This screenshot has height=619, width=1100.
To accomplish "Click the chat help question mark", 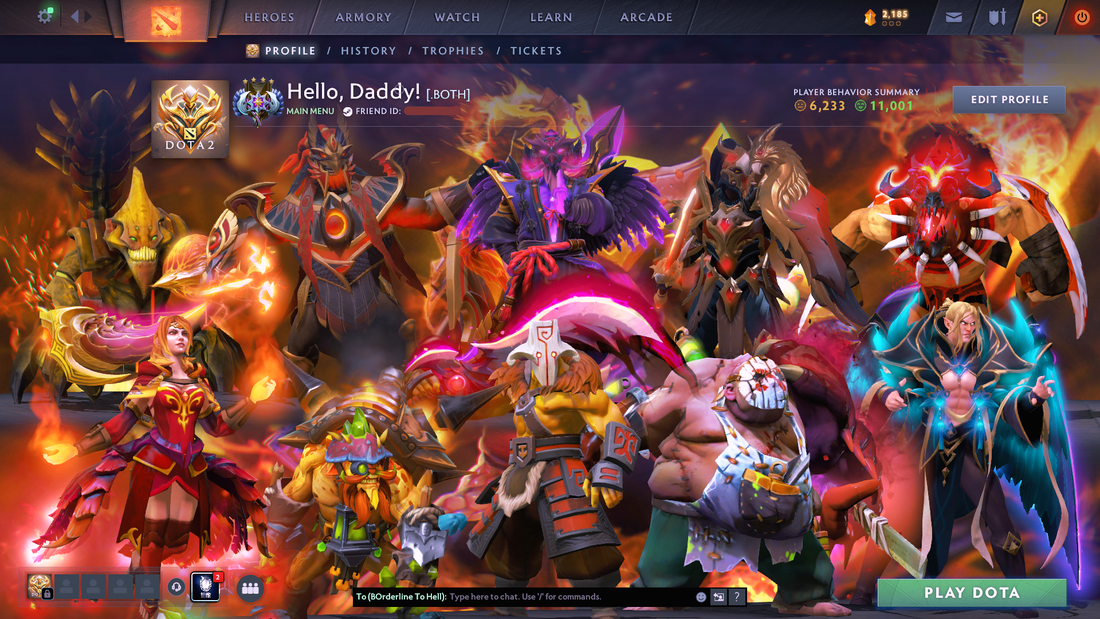I will (x=737, y=597).
